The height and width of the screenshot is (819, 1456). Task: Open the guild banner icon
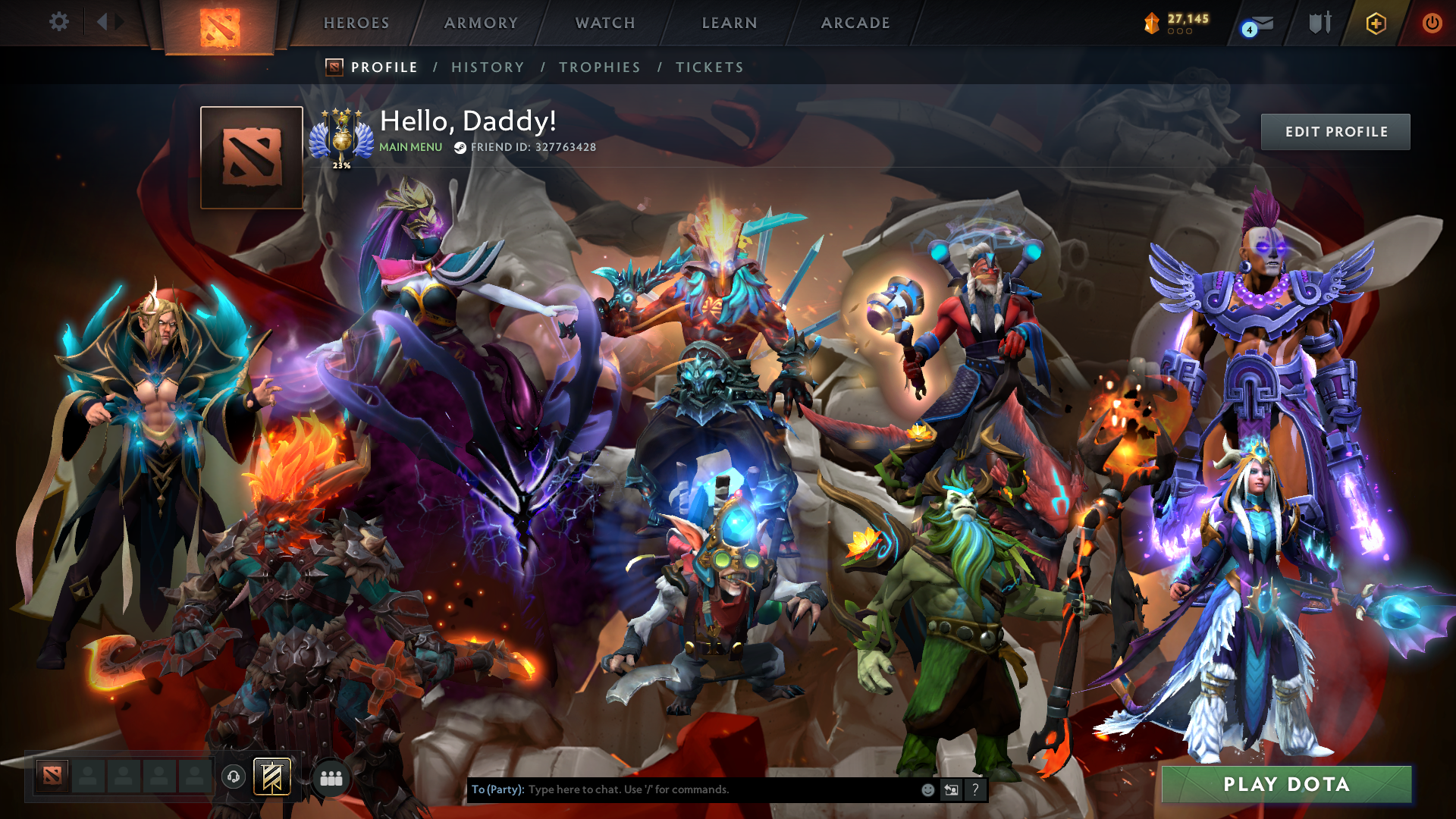(x=271, y=777)
